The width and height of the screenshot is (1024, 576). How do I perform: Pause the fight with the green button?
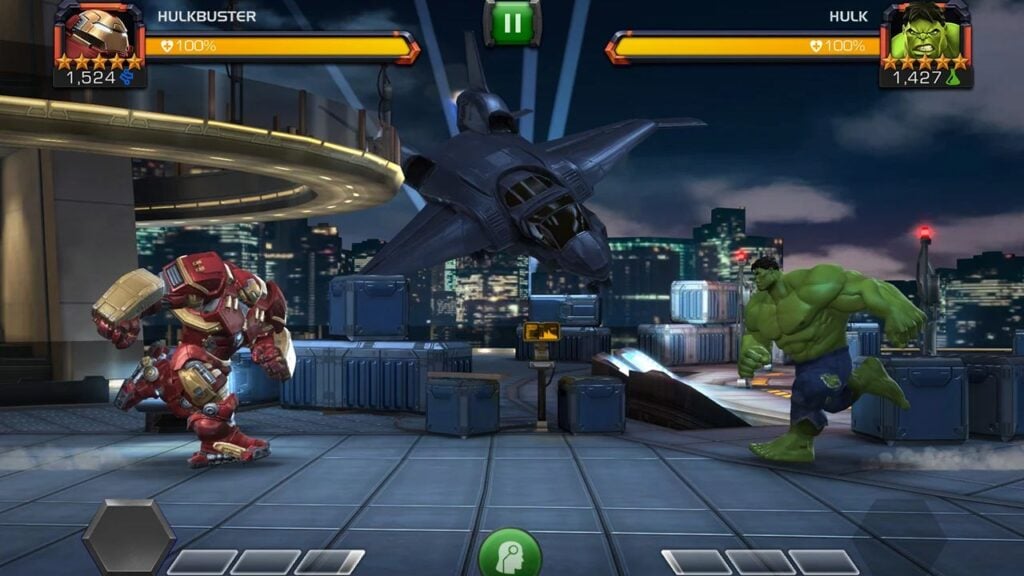coord(512,22)
